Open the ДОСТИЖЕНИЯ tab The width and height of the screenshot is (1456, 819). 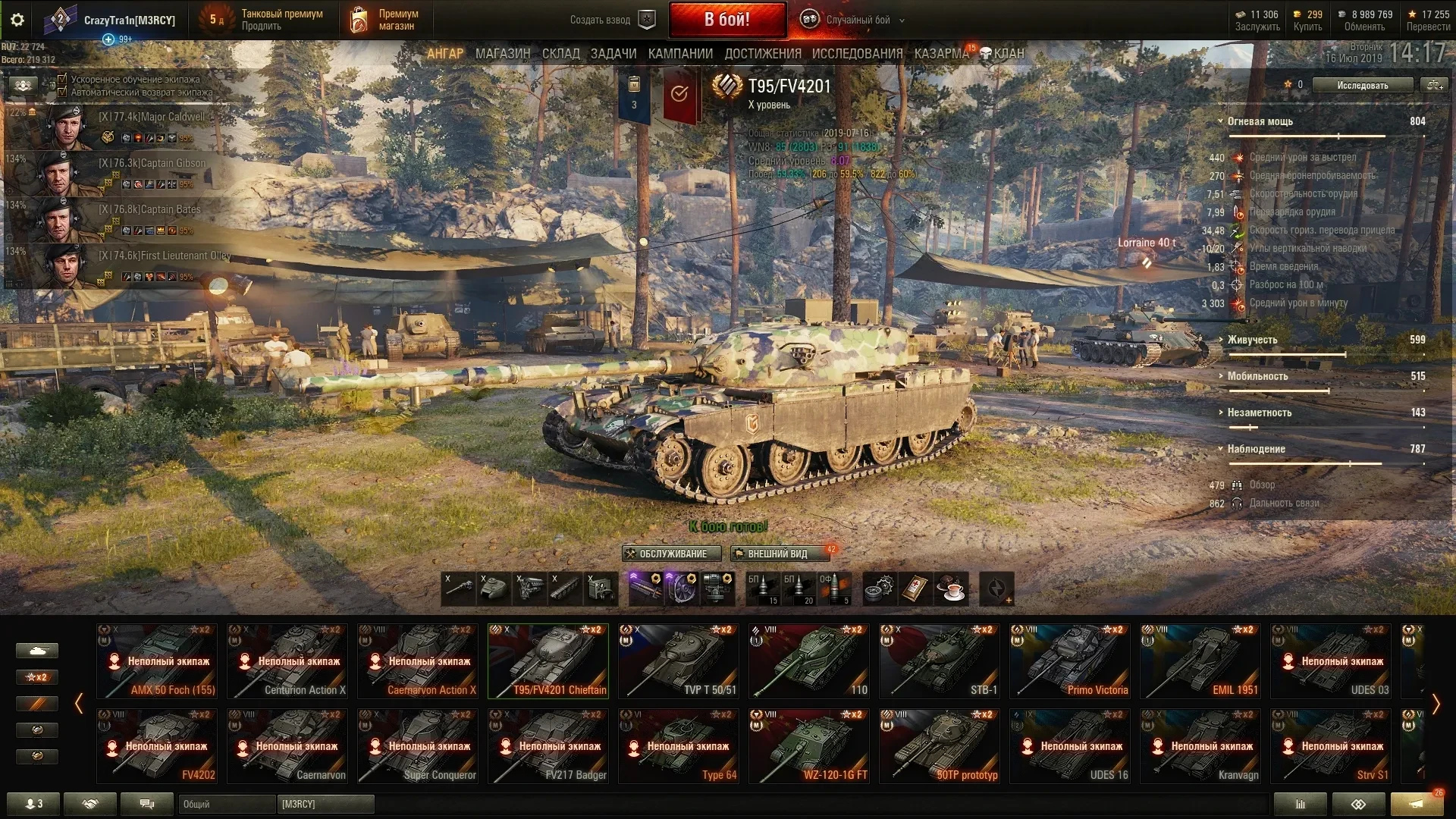pos(762,54)
